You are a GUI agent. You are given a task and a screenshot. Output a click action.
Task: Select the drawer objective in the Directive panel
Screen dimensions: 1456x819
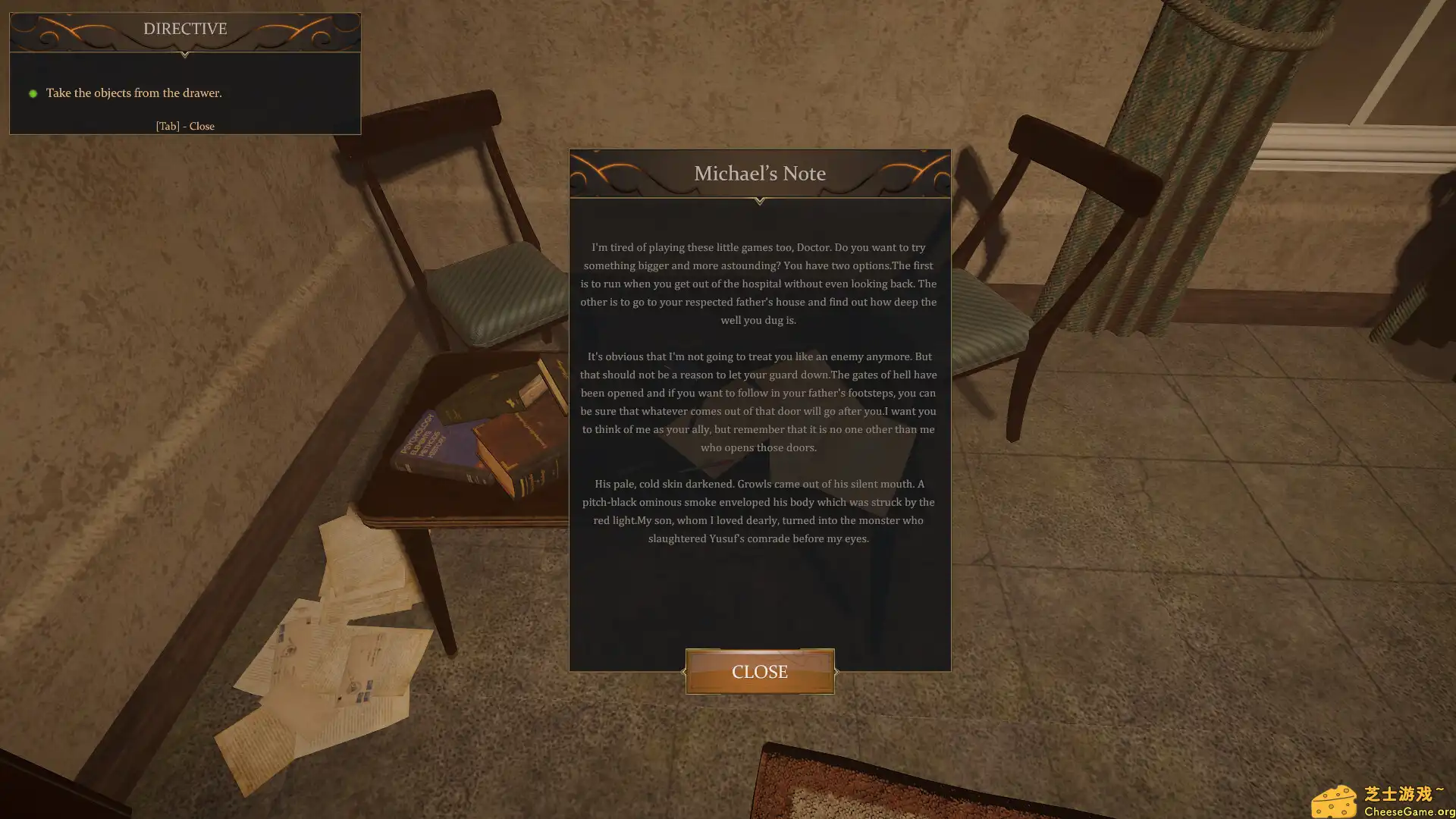coord(133,93)
